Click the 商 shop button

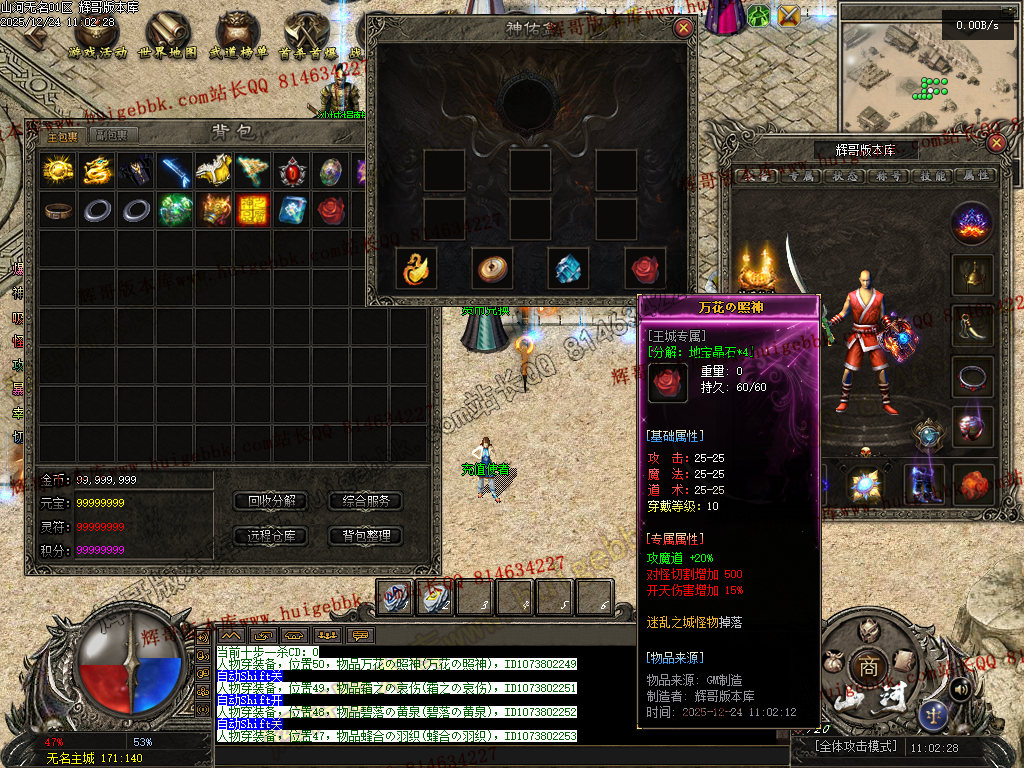click(863, 666)
